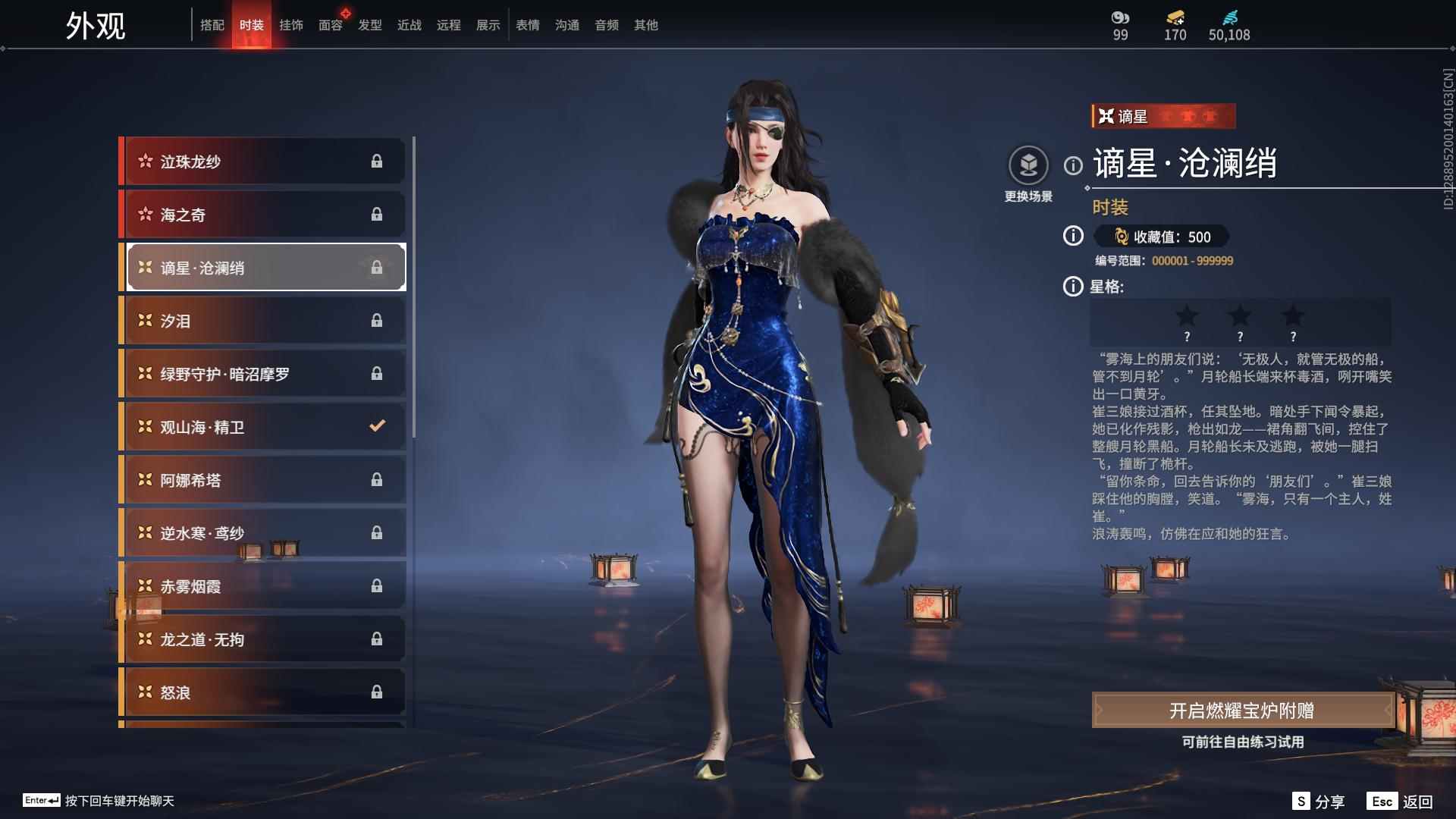The height and width of the screenshot is (819, 1456).
Task: Click the info icon next to 谪星·沧澜绡 title
Action: pyautogui.click(x=1072, y=166)
